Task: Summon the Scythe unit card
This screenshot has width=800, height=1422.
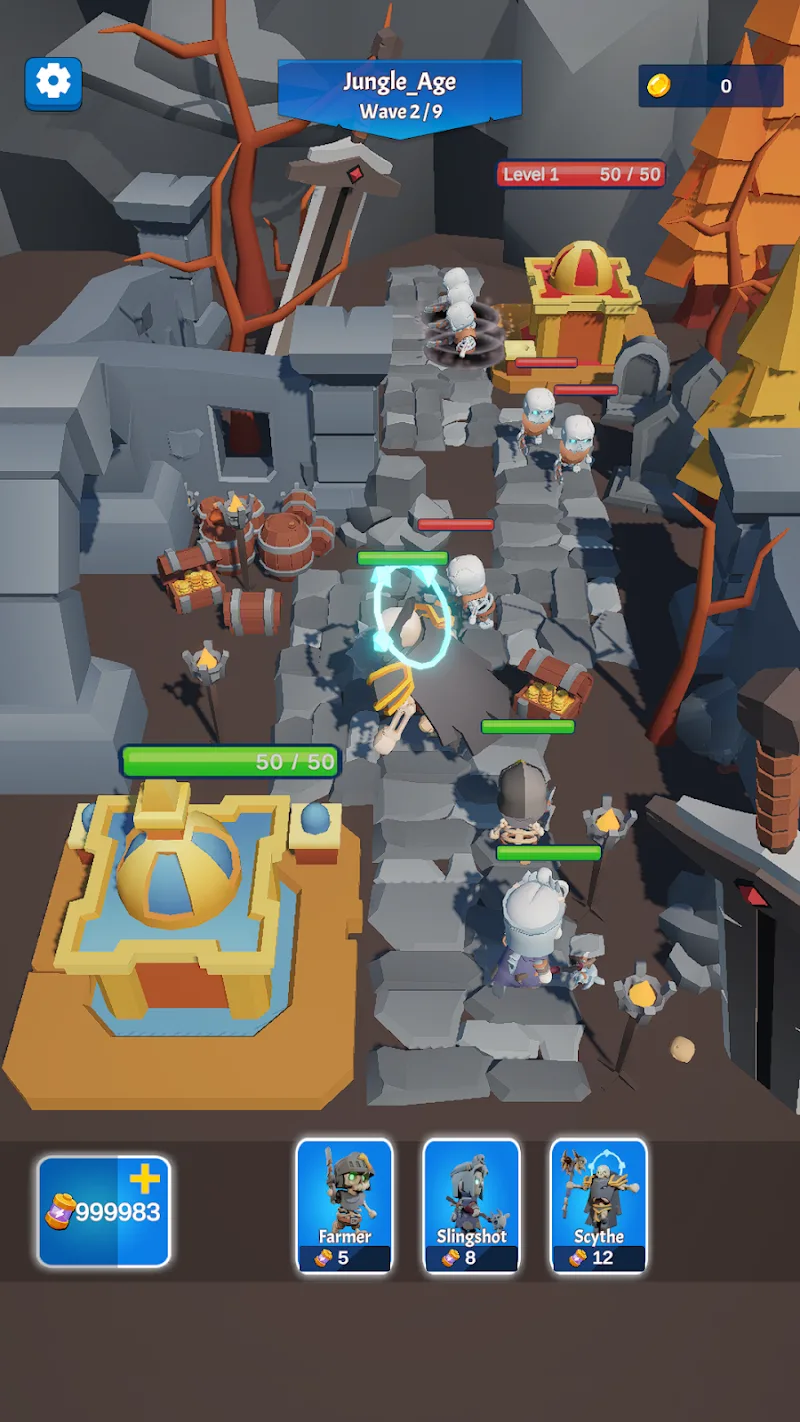Action: point(598,1206)
